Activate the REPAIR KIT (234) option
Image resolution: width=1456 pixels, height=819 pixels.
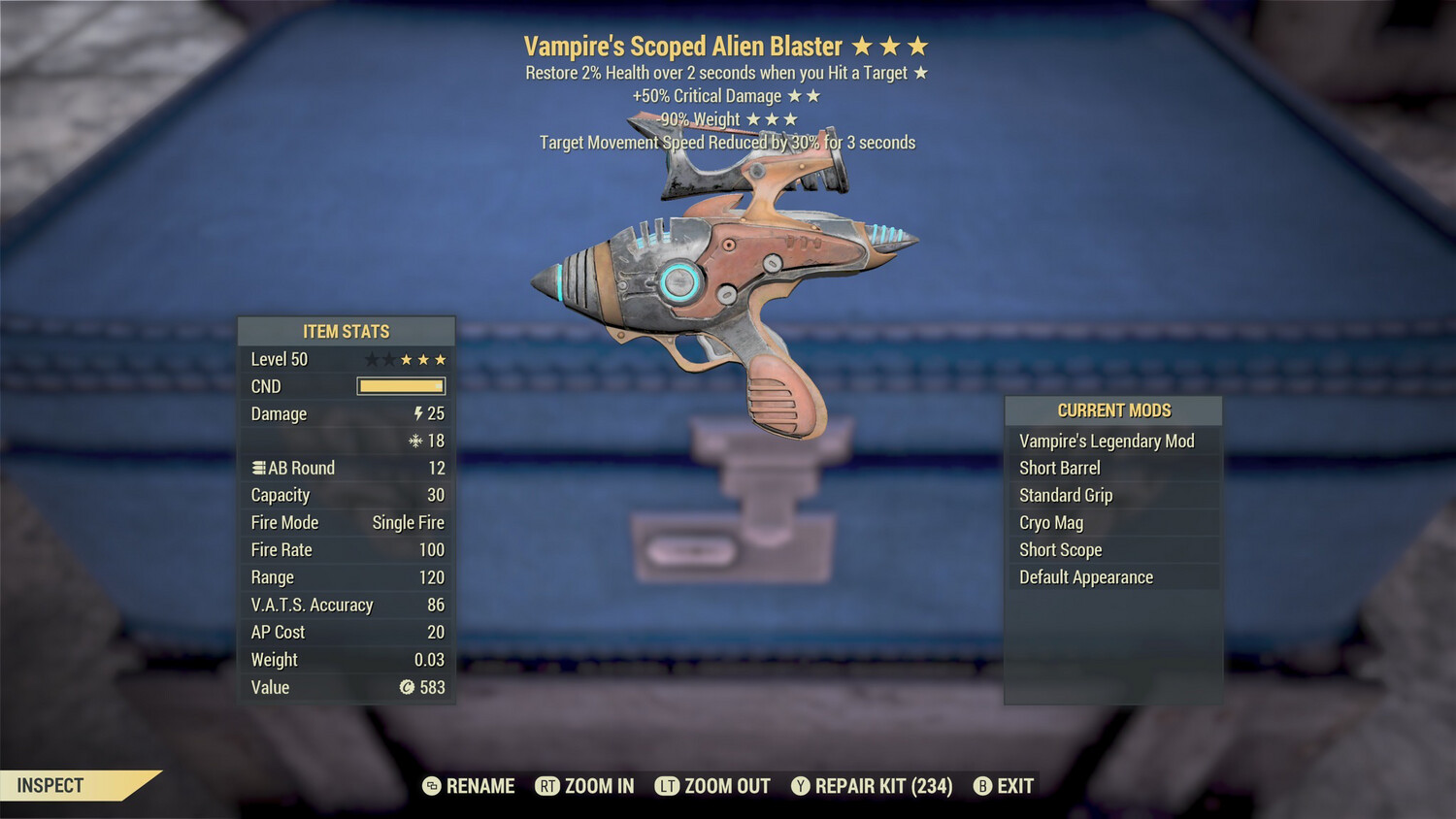[884, 786]
